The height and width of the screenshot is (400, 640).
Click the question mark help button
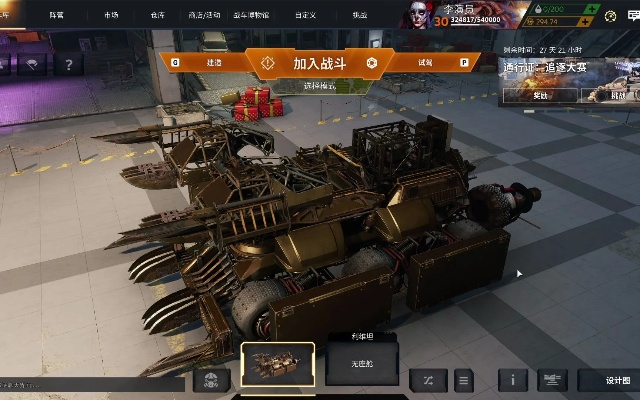coord(68,64)
